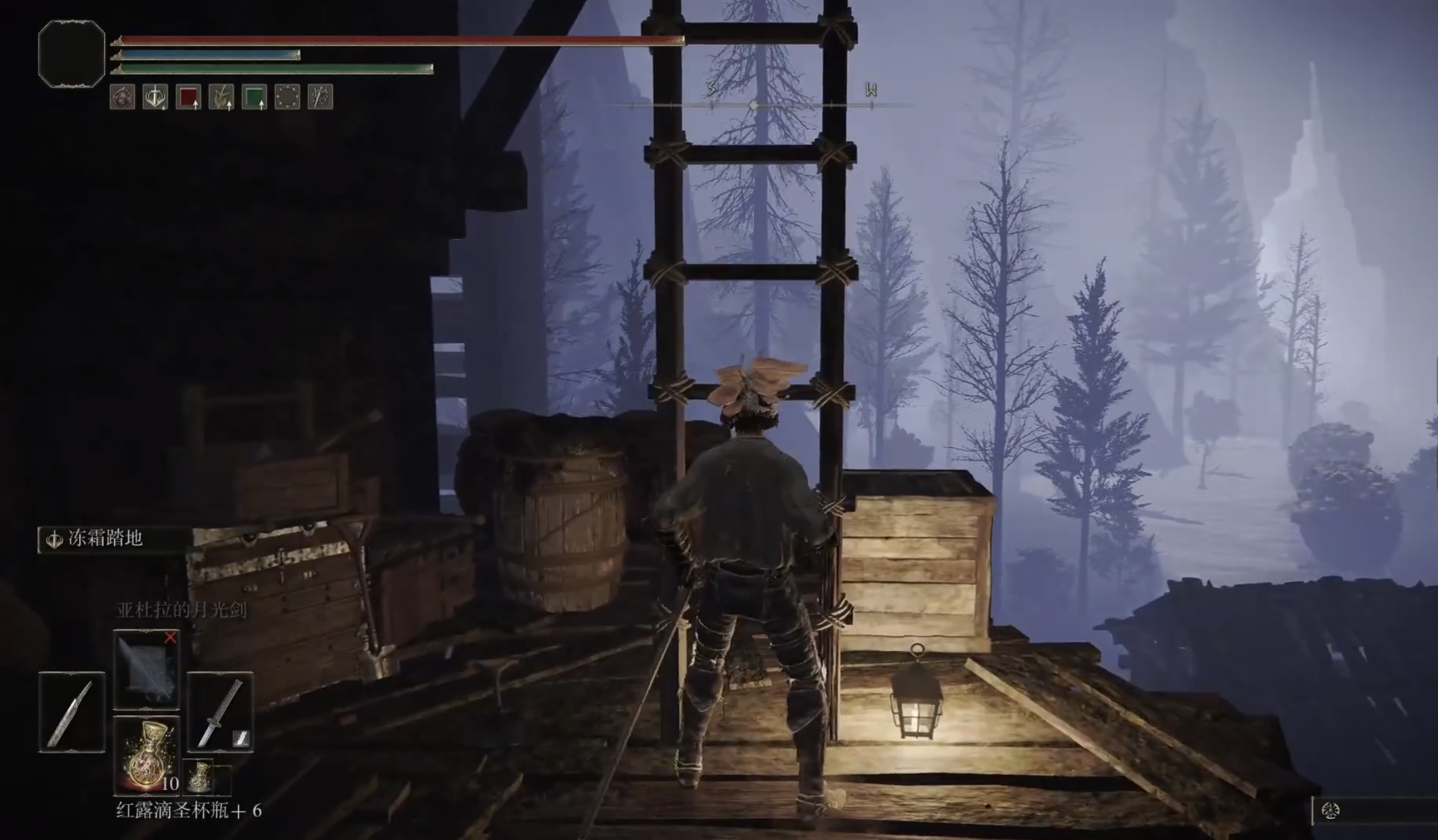
Task: Inspect the sword-and-wings status icon
Action: pos(155,98)
